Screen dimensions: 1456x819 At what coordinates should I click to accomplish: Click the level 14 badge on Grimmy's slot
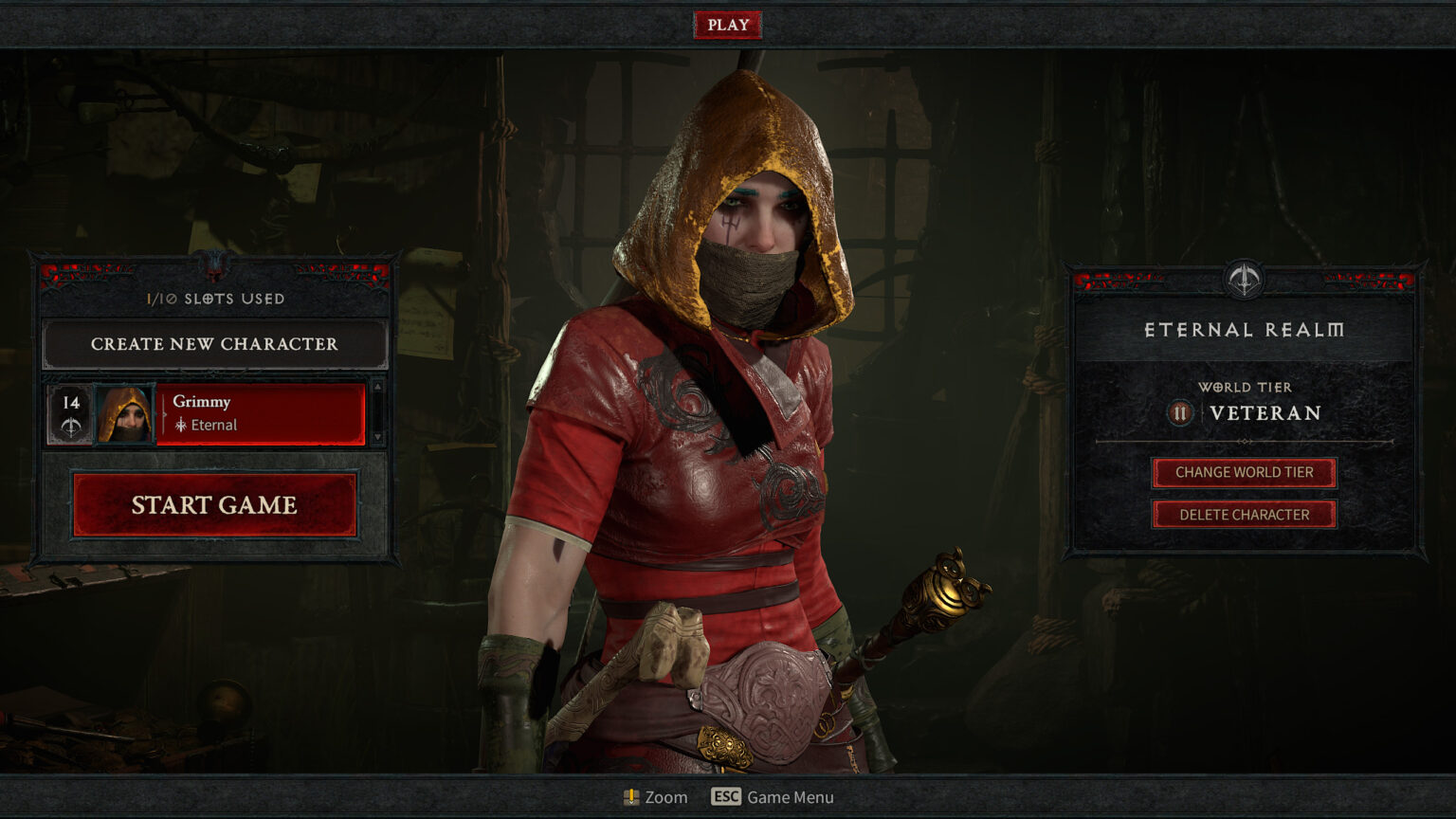70,403
